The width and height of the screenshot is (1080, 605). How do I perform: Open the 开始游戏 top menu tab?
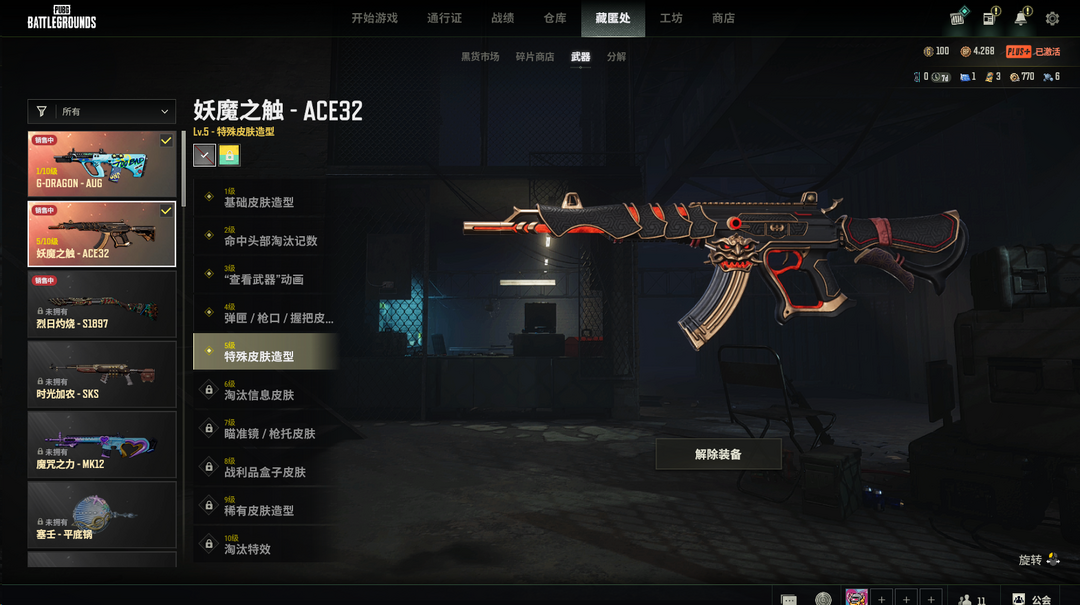[374, 18]
